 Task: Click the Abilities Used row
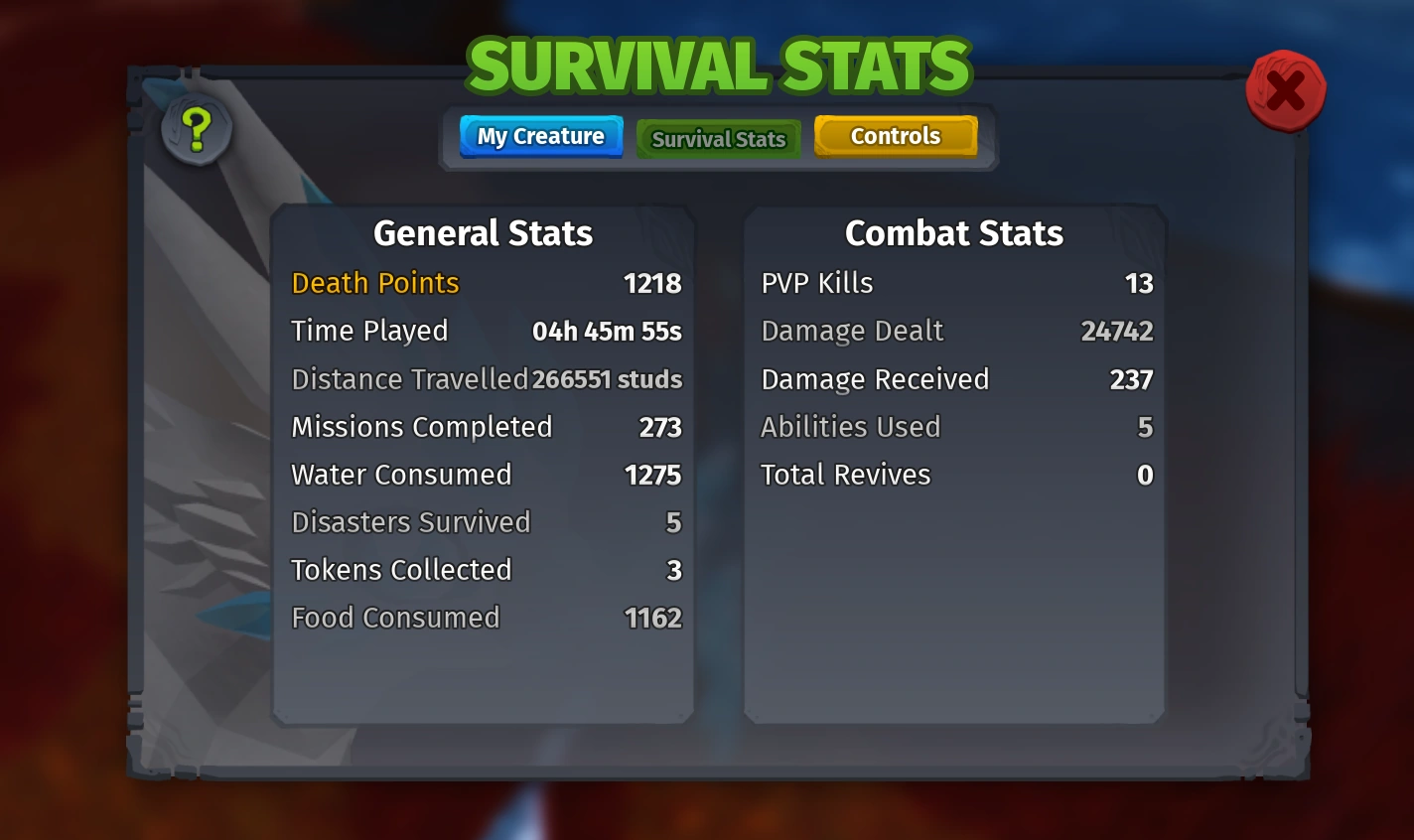pos(850,427)
